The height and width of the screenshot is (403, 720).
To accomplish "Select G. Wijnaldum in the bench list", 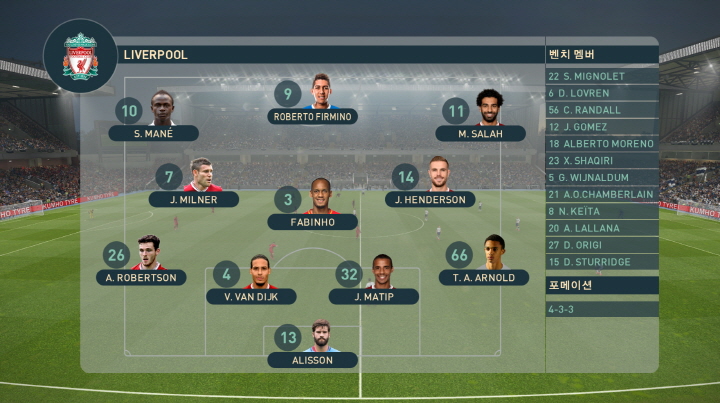I will [601, 178].
